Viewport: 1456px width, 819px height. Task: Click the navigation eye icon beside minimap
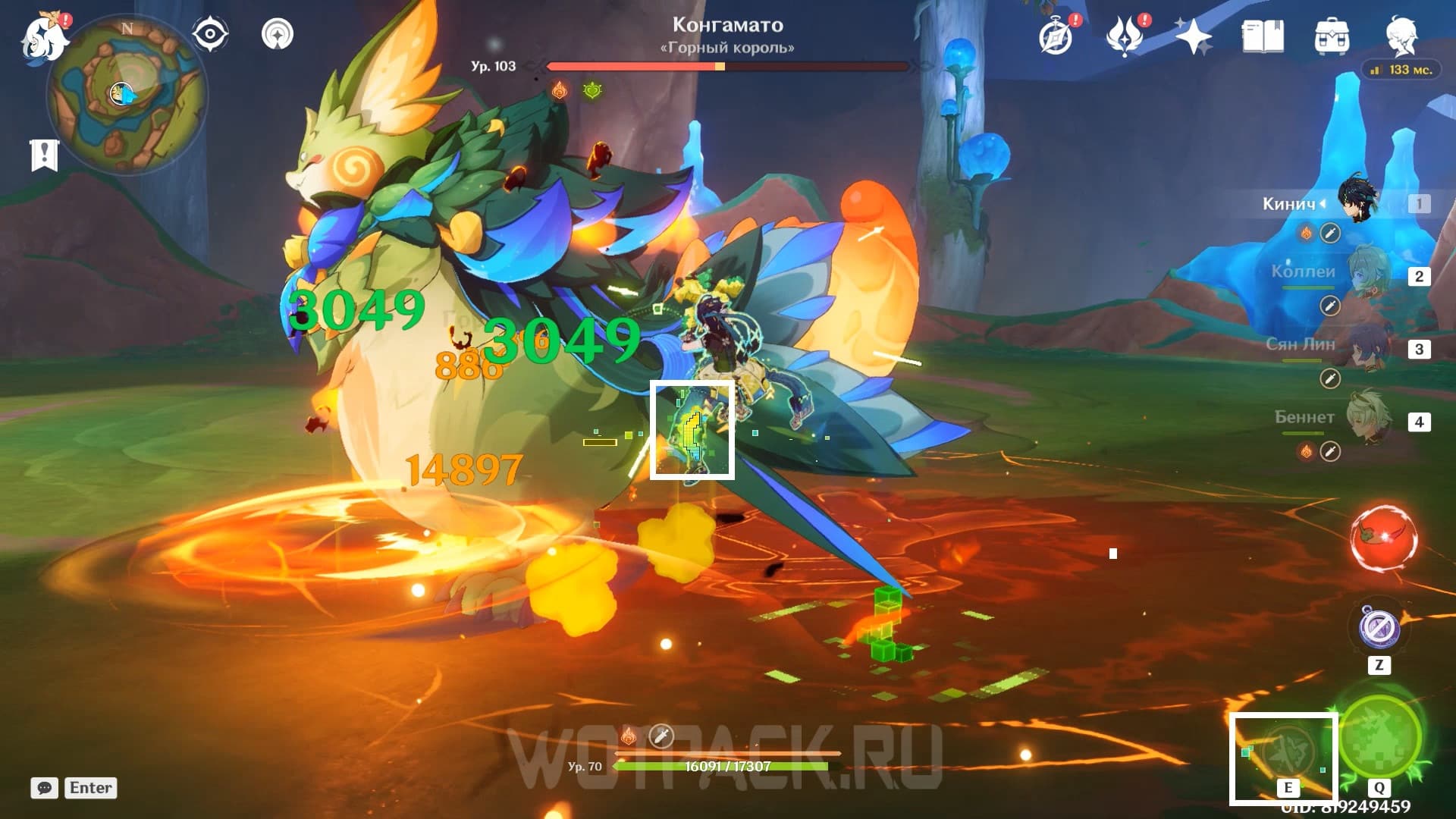(x=211, y=32)
